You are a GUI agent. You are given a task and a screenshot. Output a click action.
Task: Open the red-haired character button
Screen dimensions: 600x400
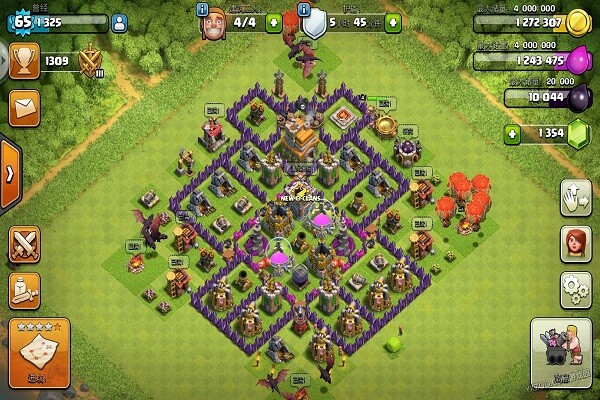574,242
